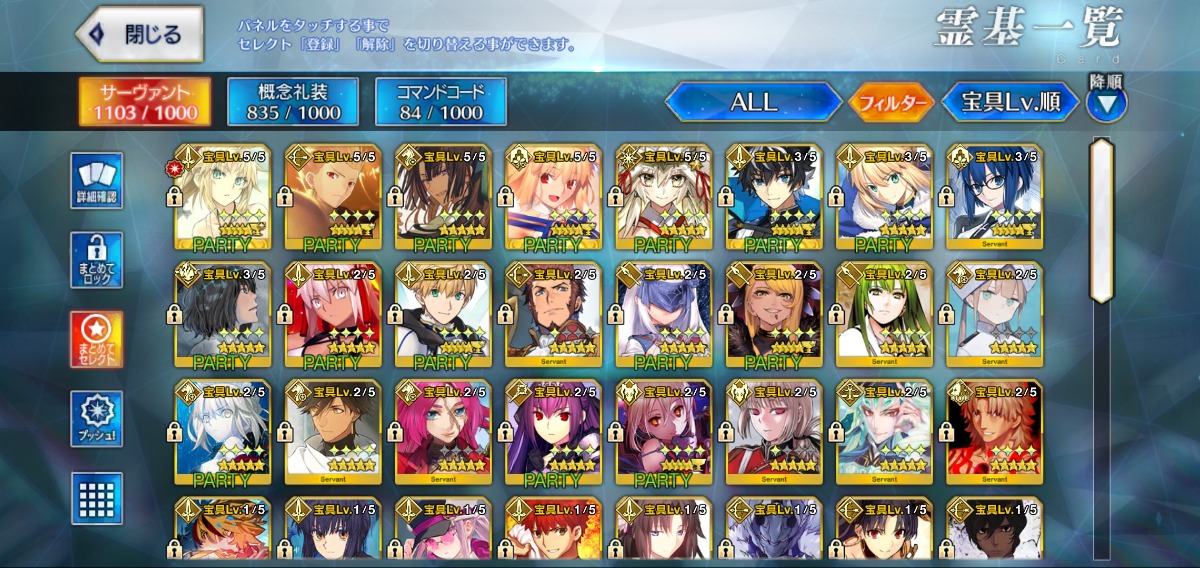Close the servant list with 閉じる
Image resolution: width=1200 pixels, height=568 pixels.
pos(139,34)
